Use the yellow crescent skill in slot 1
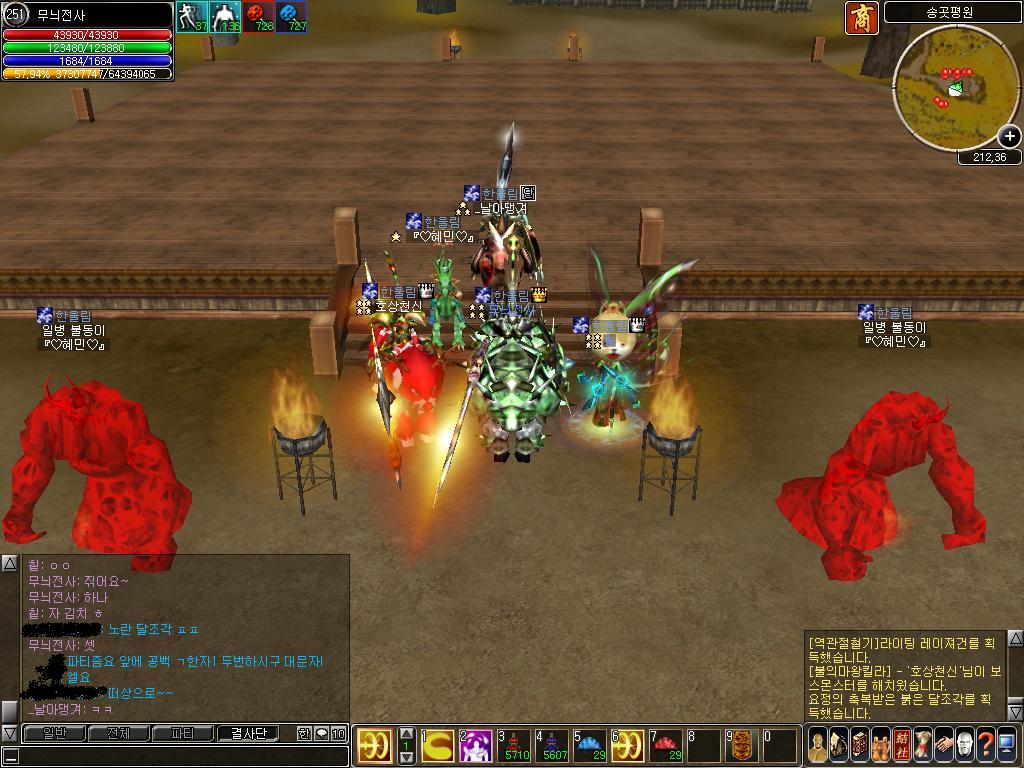This screenshot has height=768, width=1024. pyautogui.click(x=437, y=745)
